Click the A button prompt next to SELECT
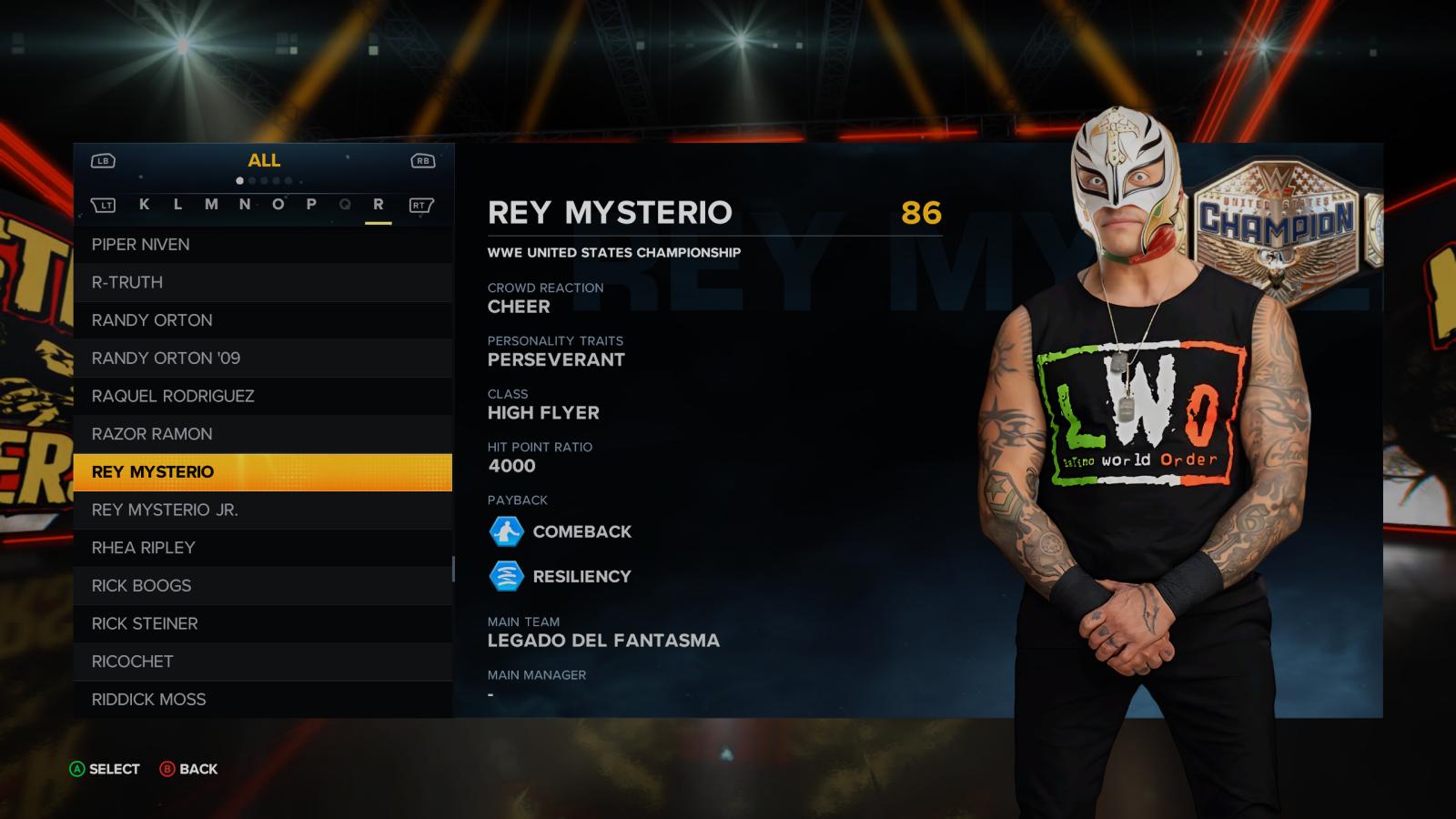Viewport: 1456px width, 819px height. pyautogui.click(x=77, y=769)
